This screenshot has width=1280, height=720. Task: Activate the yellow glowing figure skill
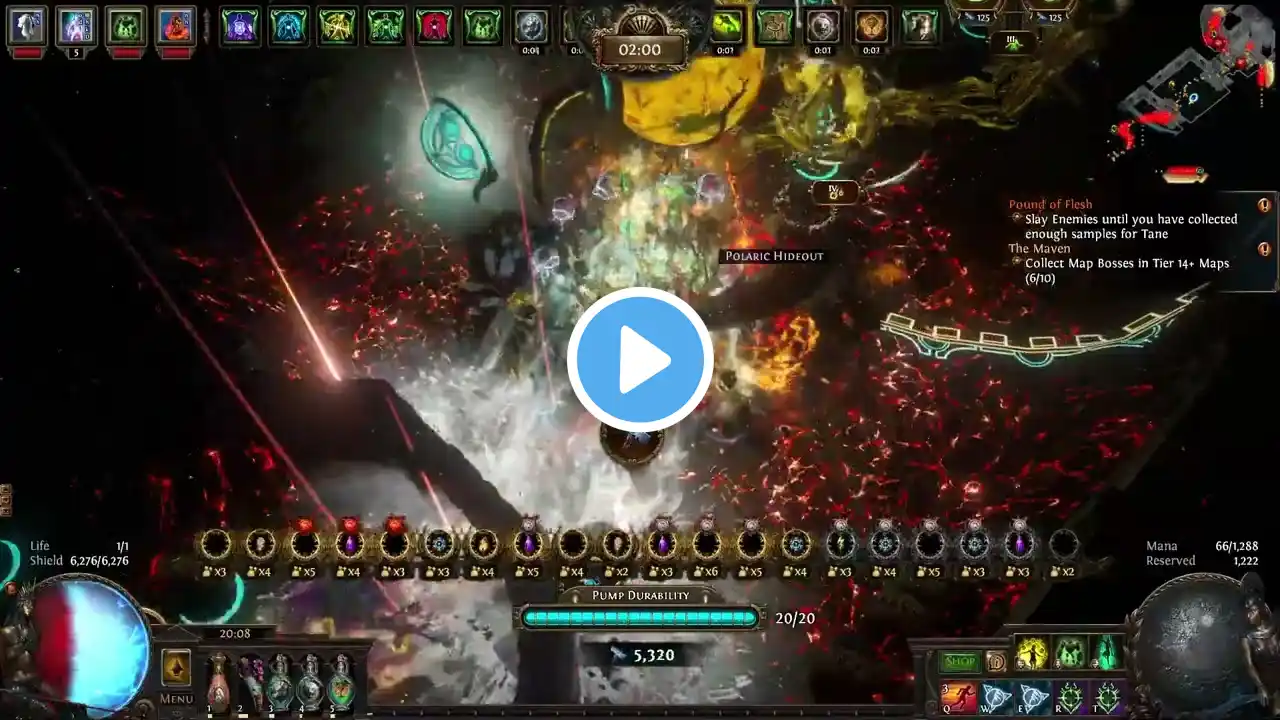(1032, 654)
